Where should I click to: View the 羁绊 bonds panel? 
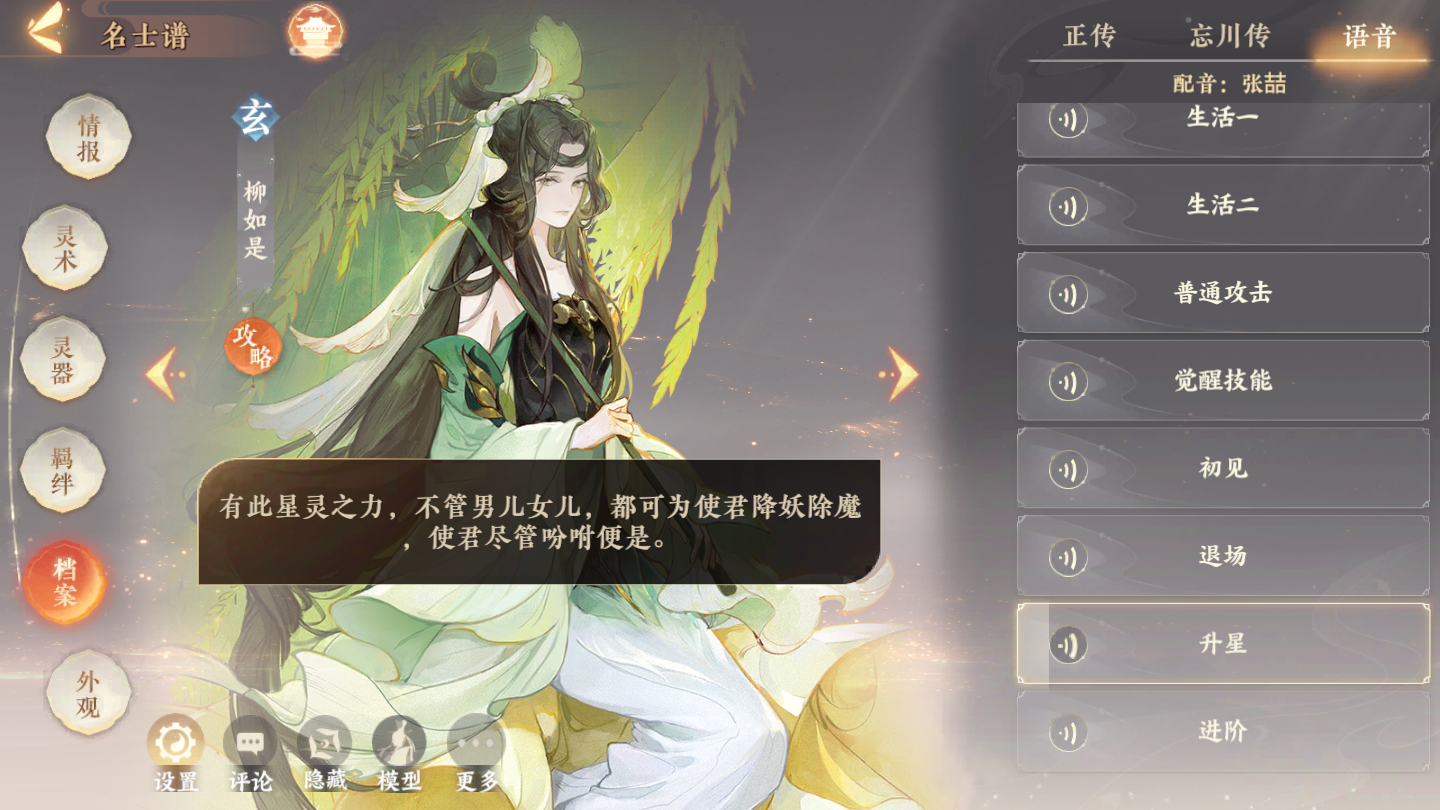pos(63,469)
